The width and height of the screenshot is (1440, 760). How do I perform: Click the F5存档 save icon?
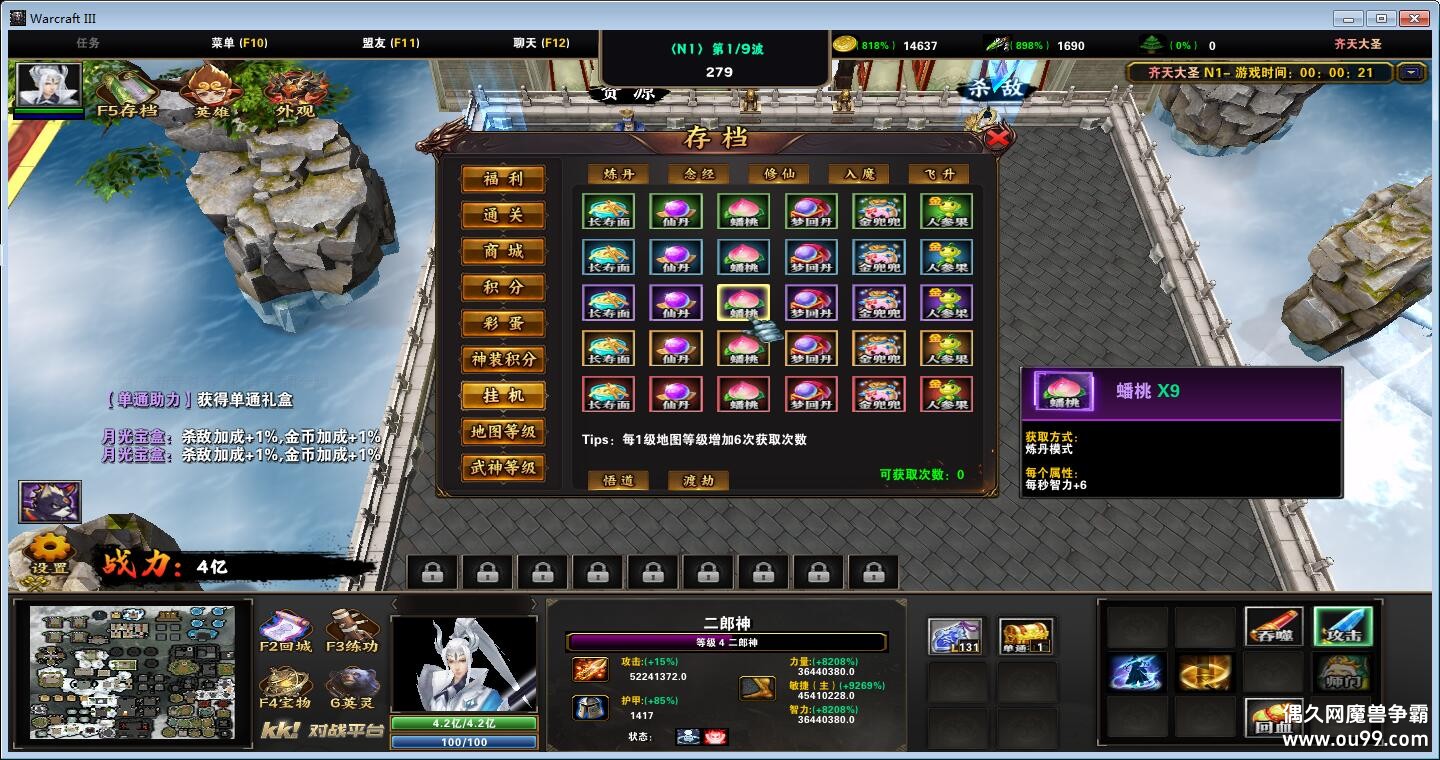click(127, 91)
